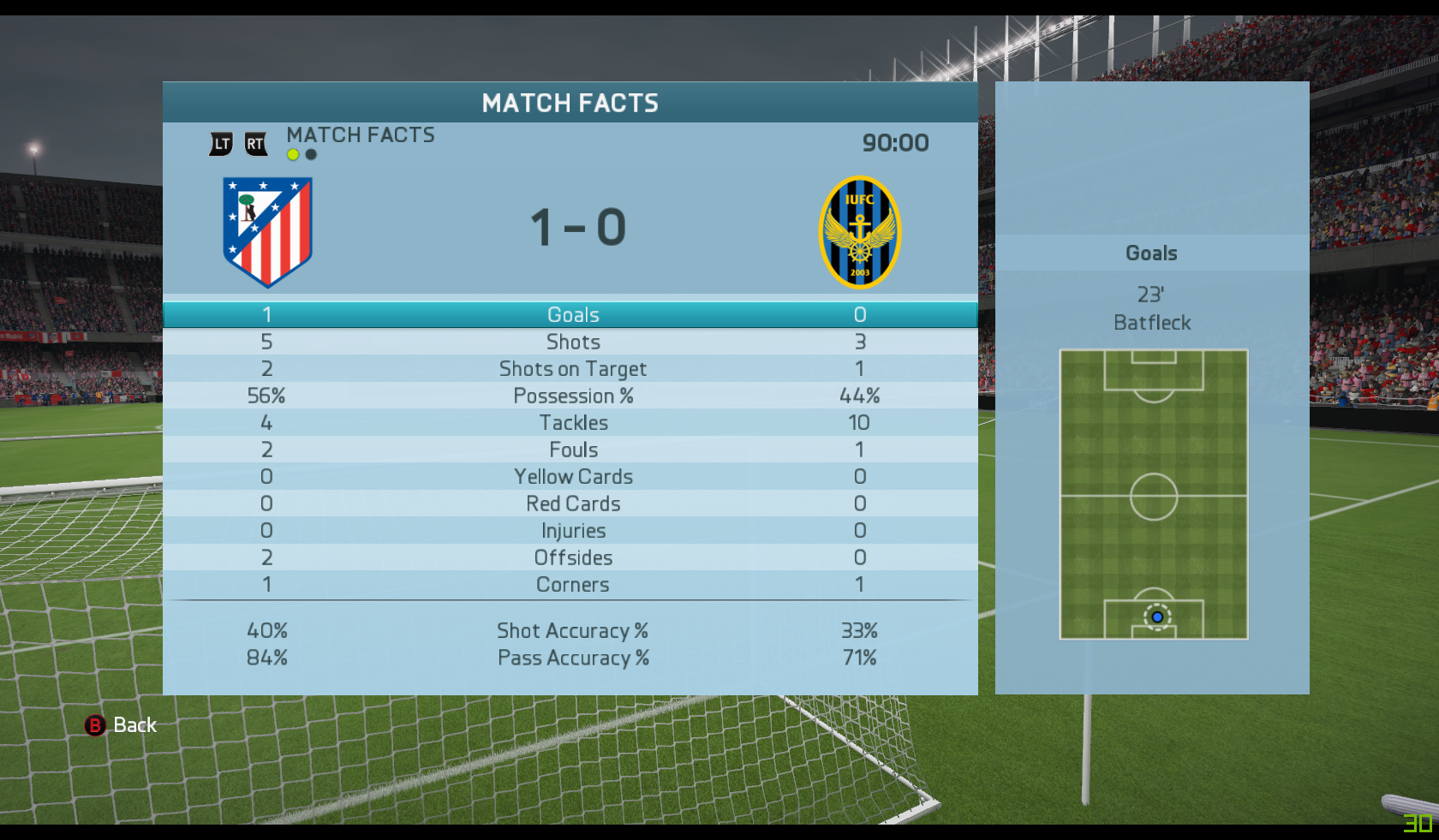
Task: Click the goal marker on the pitch map
Action: pos(1157,617)
